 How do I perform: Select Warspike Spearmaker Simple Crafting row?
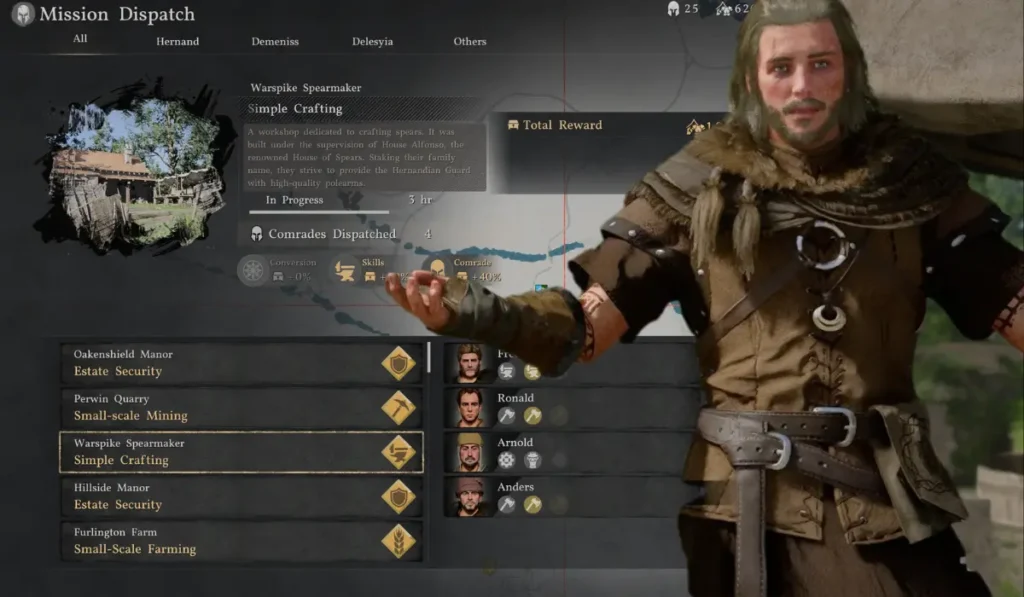pyautogui.click(x=241, y=452)
